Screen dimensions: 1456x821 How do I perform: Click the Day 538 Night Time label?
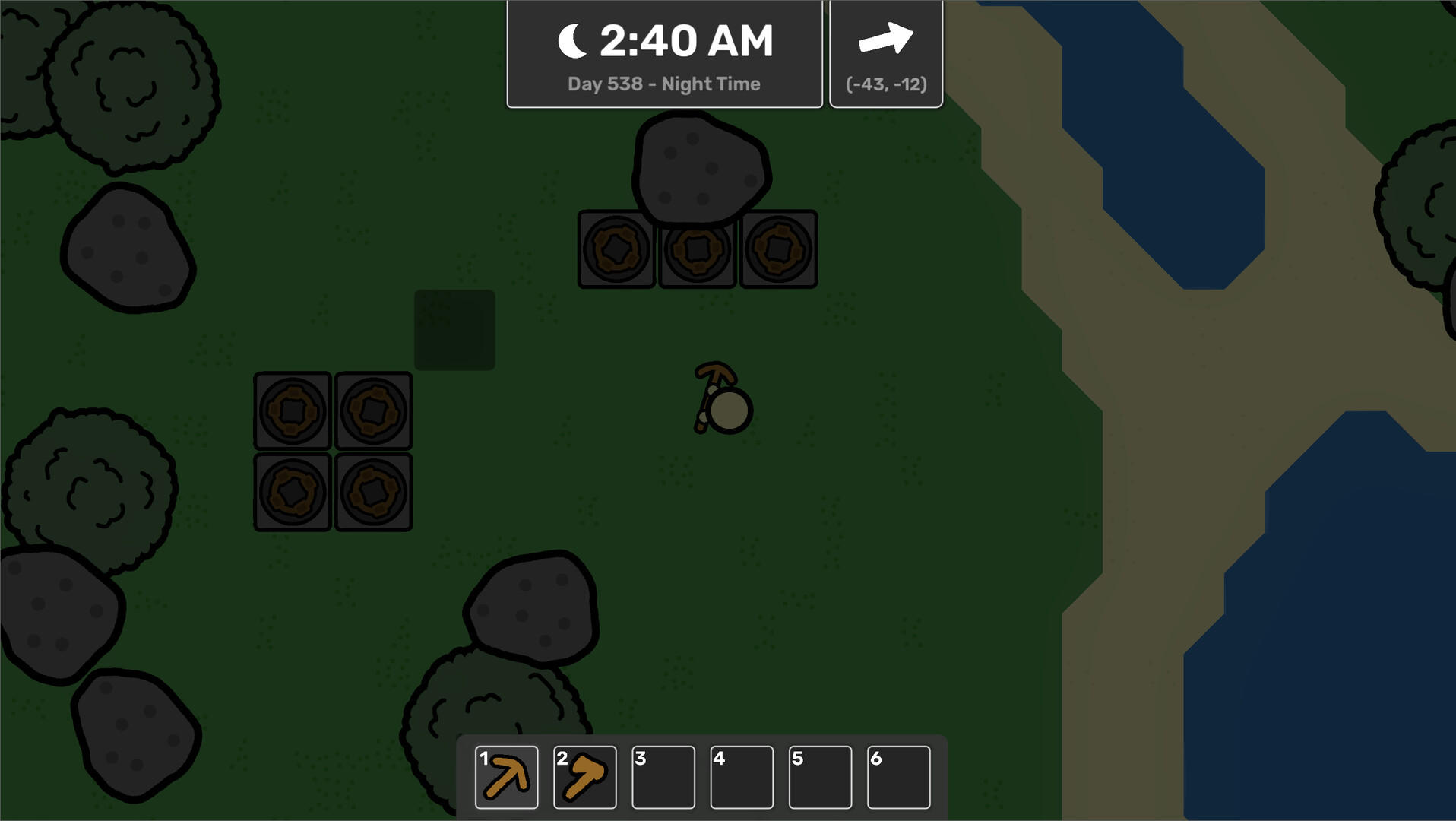[x=663, y=84]
